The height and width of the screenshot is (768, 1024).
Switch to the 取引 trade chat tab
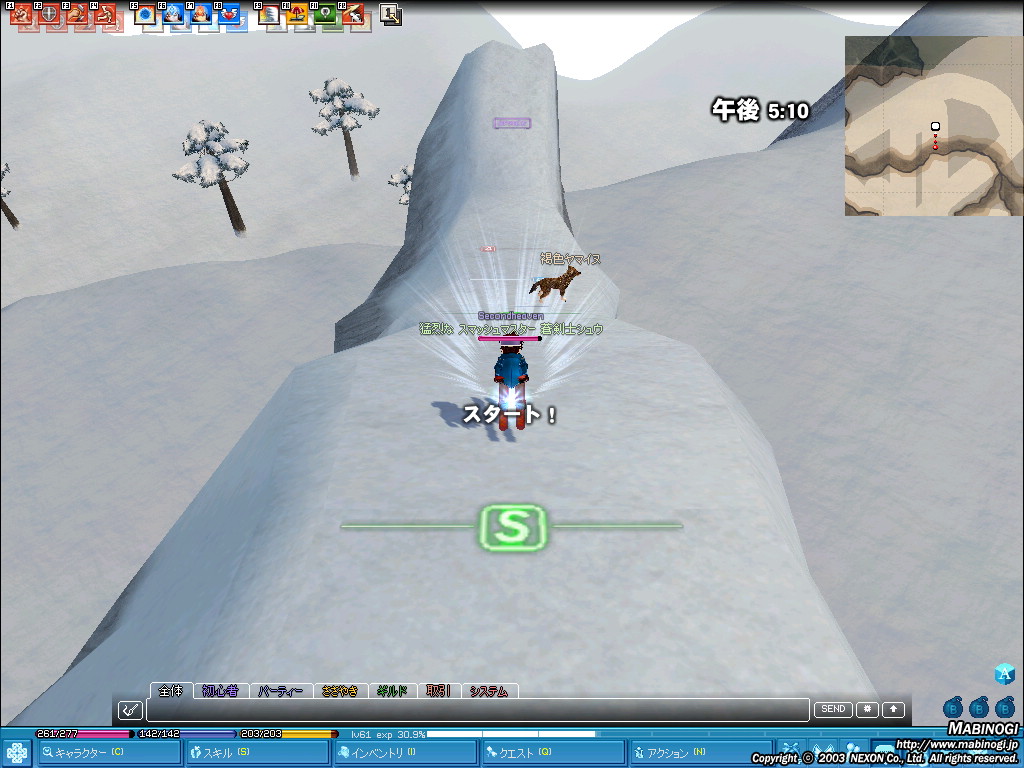coord(438,691)
